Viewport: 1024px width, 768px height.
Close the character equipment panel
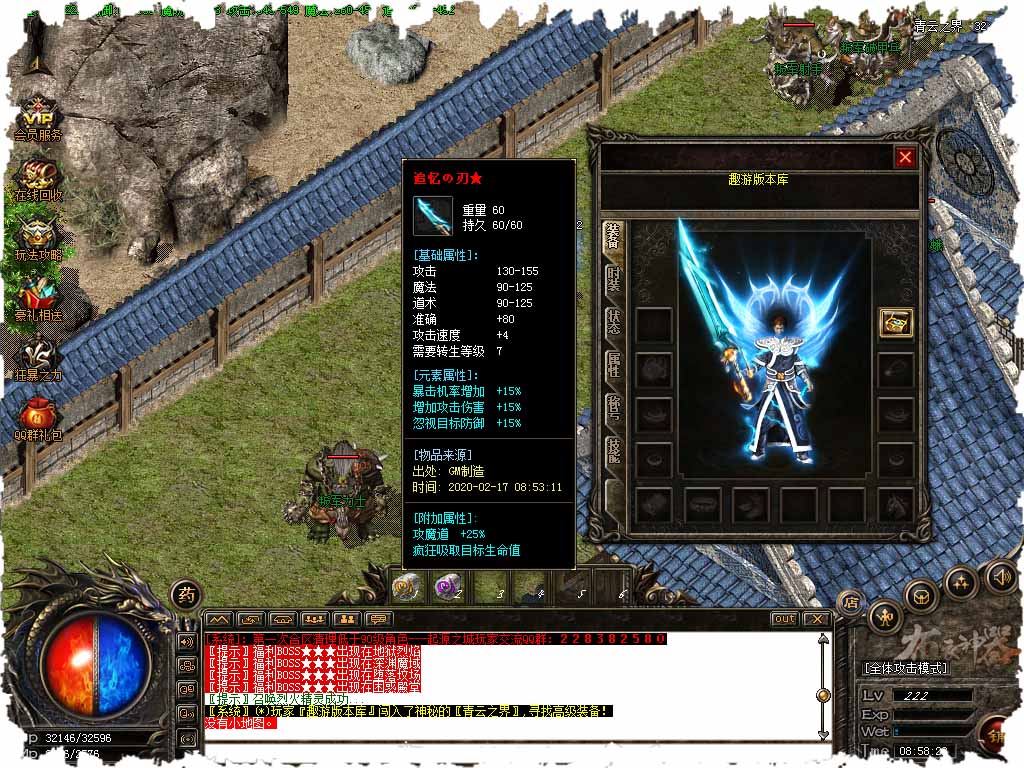pyautogui.click(x=905, y=157)
